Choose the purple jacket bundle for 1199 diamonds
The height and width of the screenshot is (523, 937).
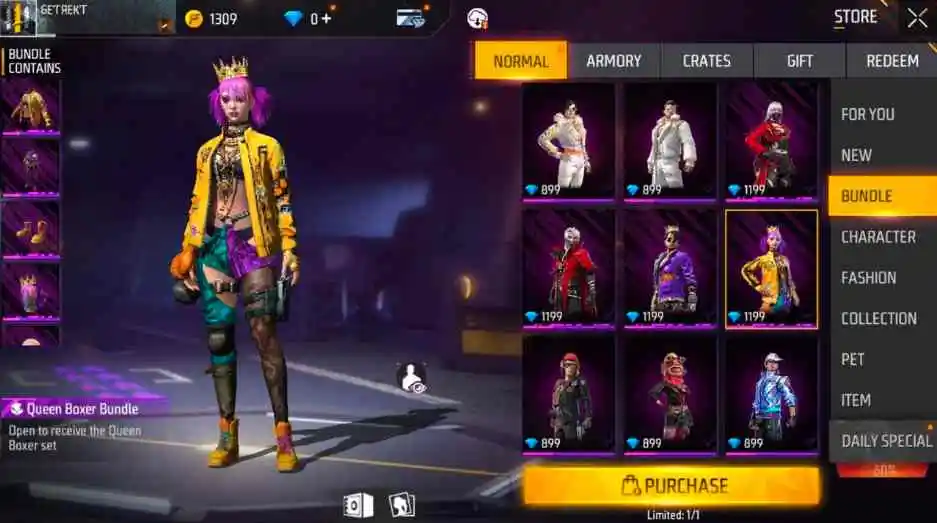(x=669, y=268)
